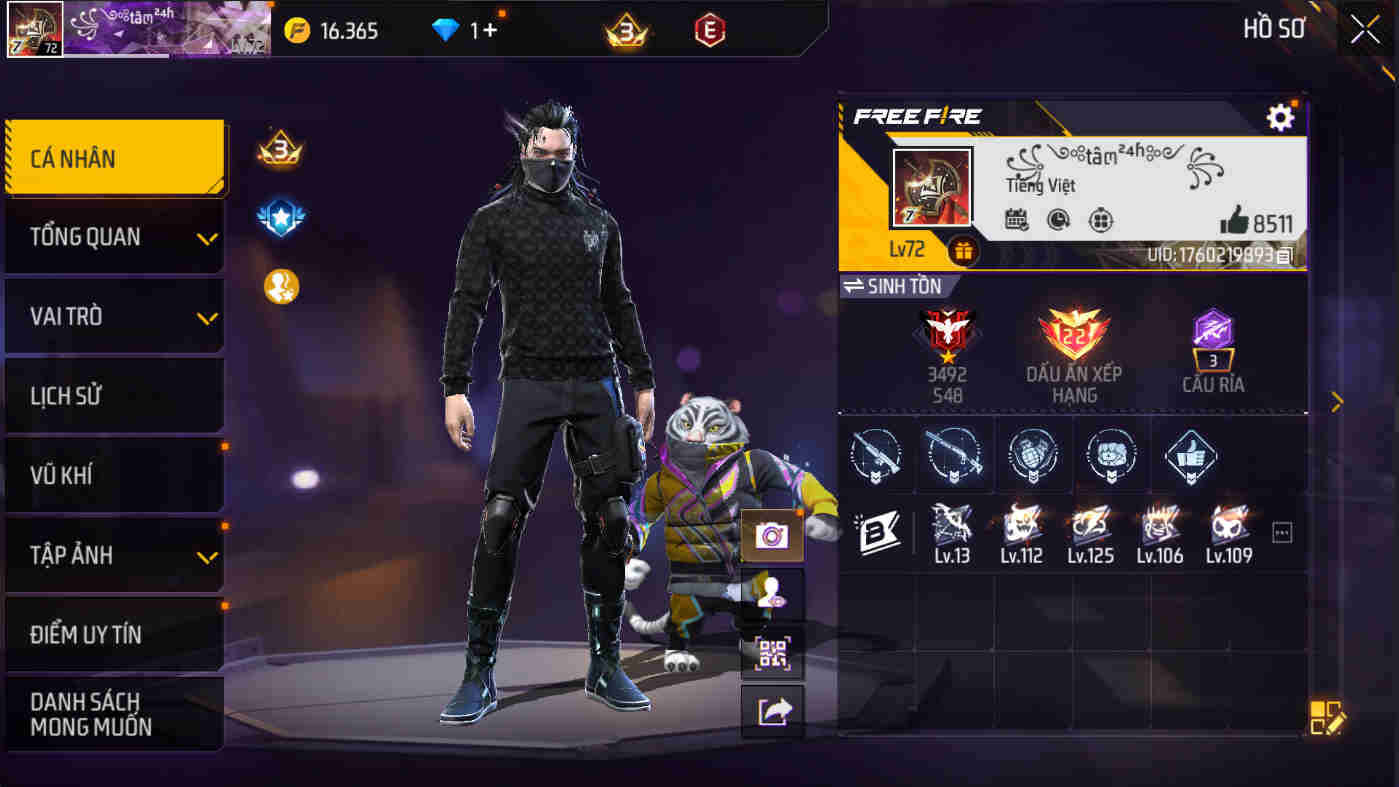Open the grenade mastery icon
Screen dimensions: 1399x787
1033,455
